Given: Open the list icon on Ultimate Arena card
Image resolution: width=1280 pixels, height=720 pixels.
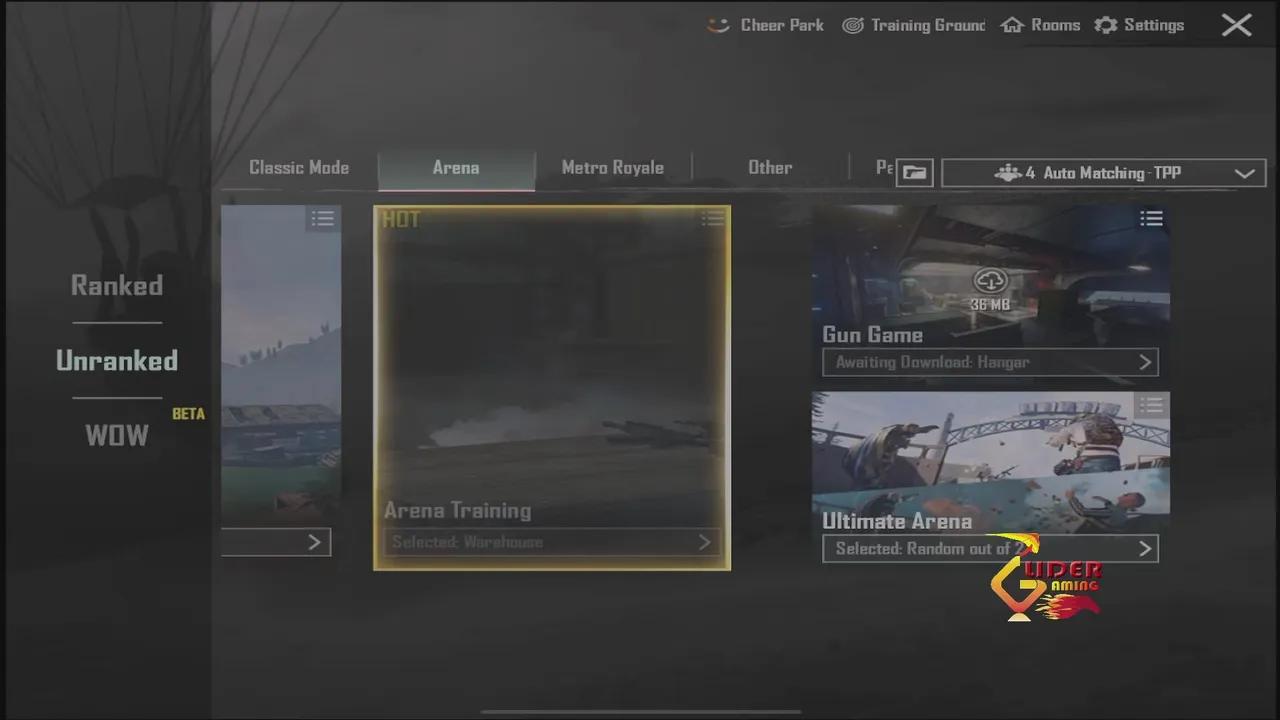Looking at the screenshot, I should click(1151, 406).
